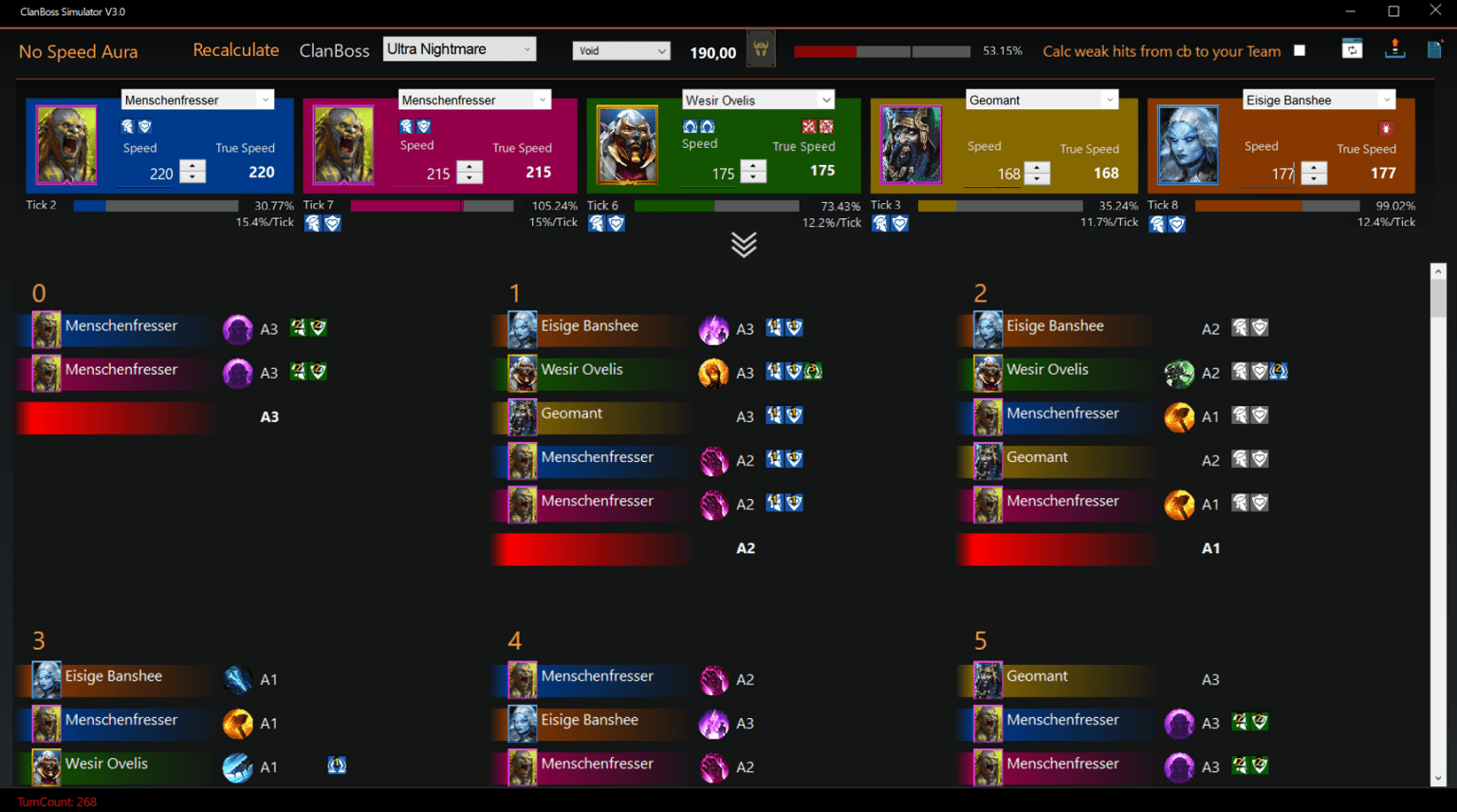The height and width of the screenshot is (812, 1457).
Task: Open the Void affinity dropdown
Action: 621,48
